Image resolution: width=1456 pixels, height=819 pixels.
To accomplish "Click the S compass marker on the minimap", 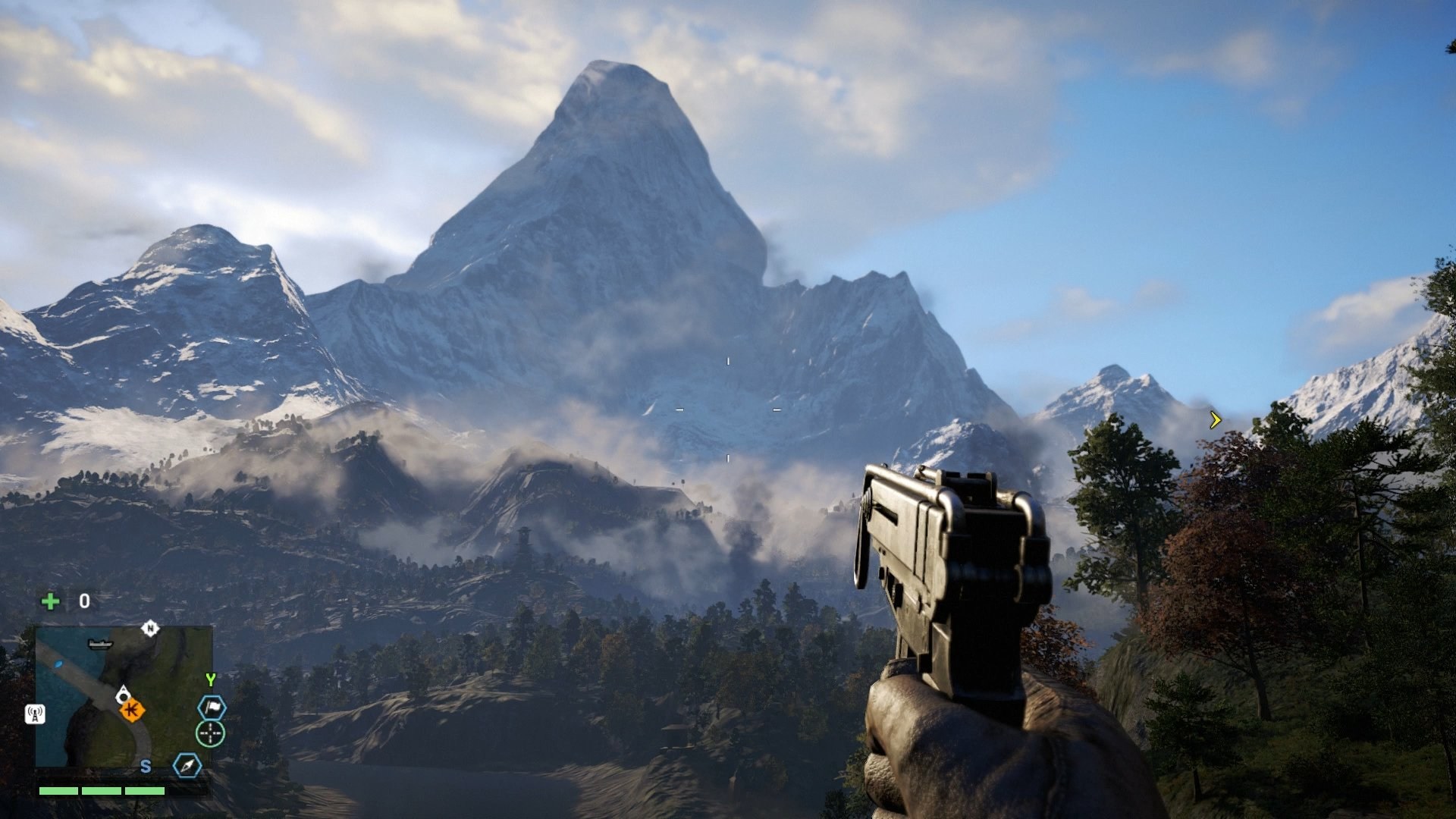I will [146, 767].
